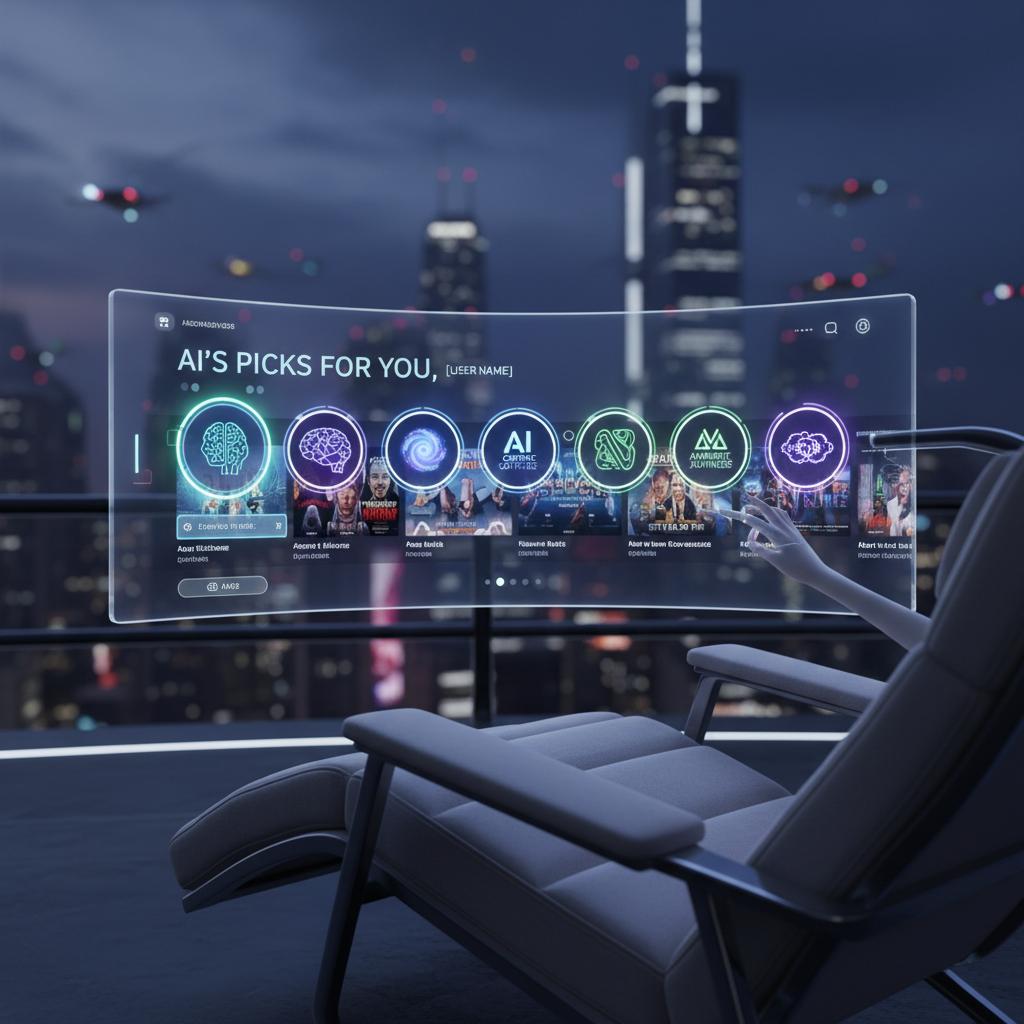Open the round profile icon
1024x1024 pixels.
[863, 326]
